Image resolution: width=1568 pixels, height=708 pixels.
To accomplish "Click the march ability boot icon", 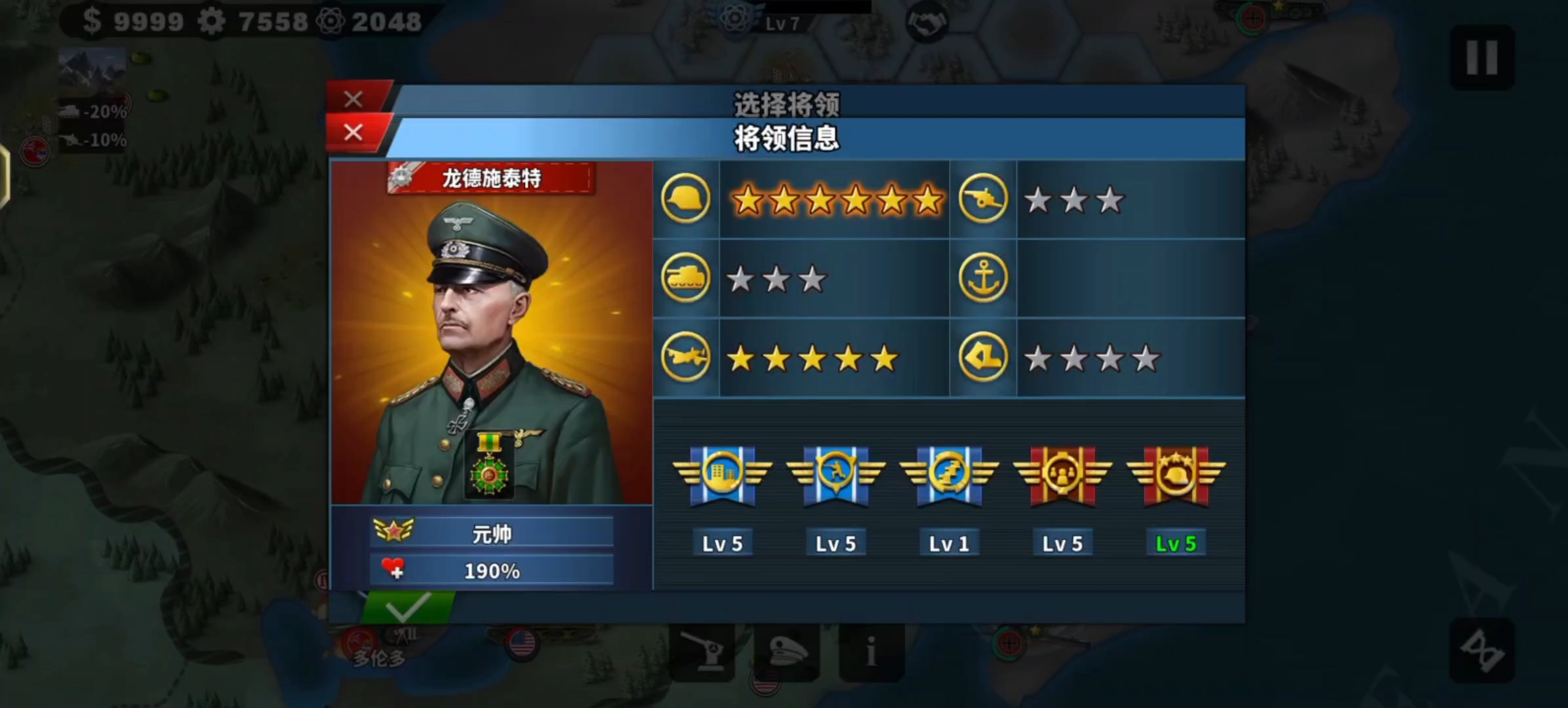I will point(983,358).
